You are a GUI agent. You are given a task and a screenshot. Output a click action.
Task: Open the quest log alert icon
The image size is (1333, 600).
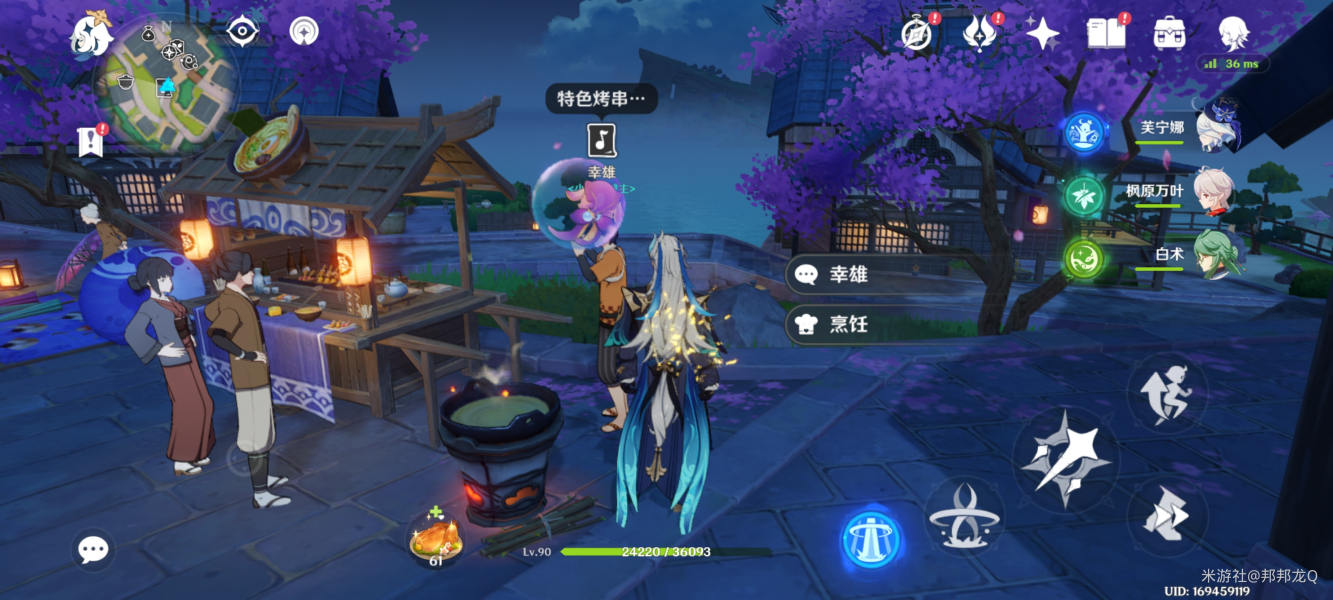91,142
